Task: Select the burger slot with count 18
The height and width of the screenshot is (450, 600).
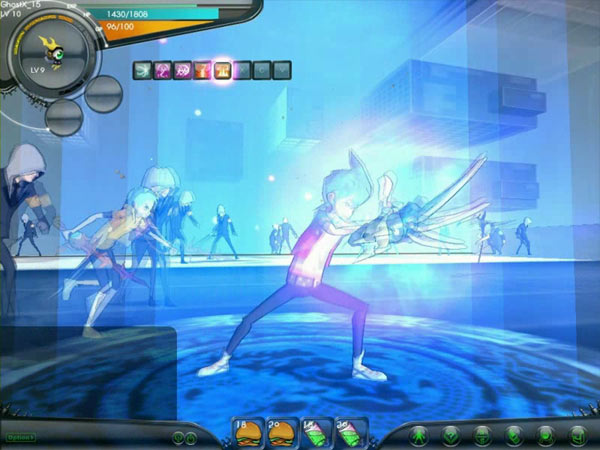Action: [x=247, y=432]
